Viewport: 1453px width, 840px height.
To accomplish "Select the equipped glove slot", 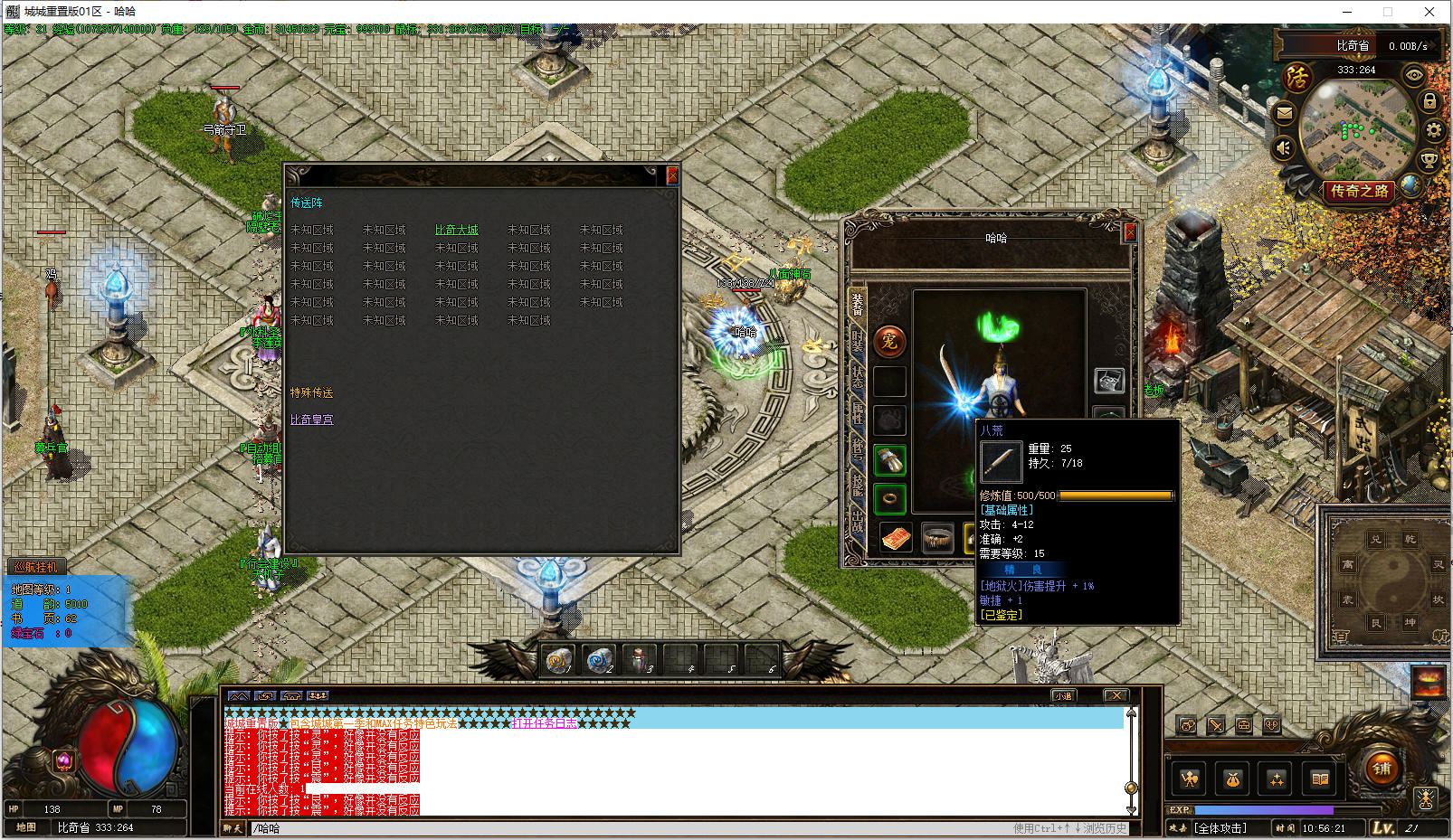I will click(890, 460).
